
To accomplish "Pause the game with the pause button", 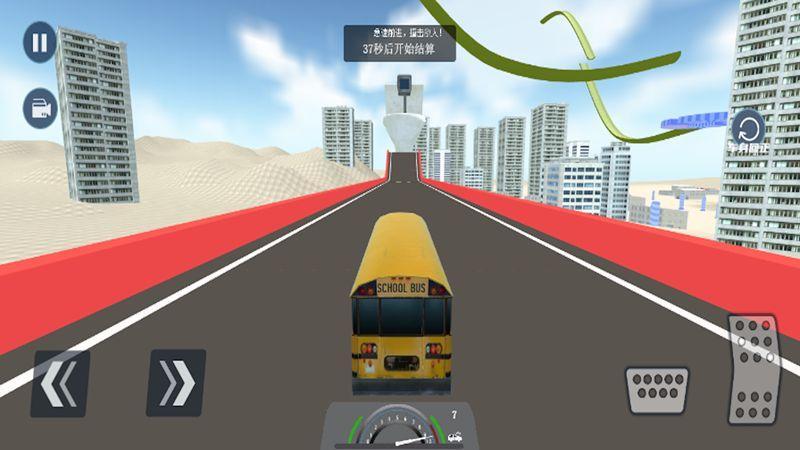I will click(x=39, y=43).
